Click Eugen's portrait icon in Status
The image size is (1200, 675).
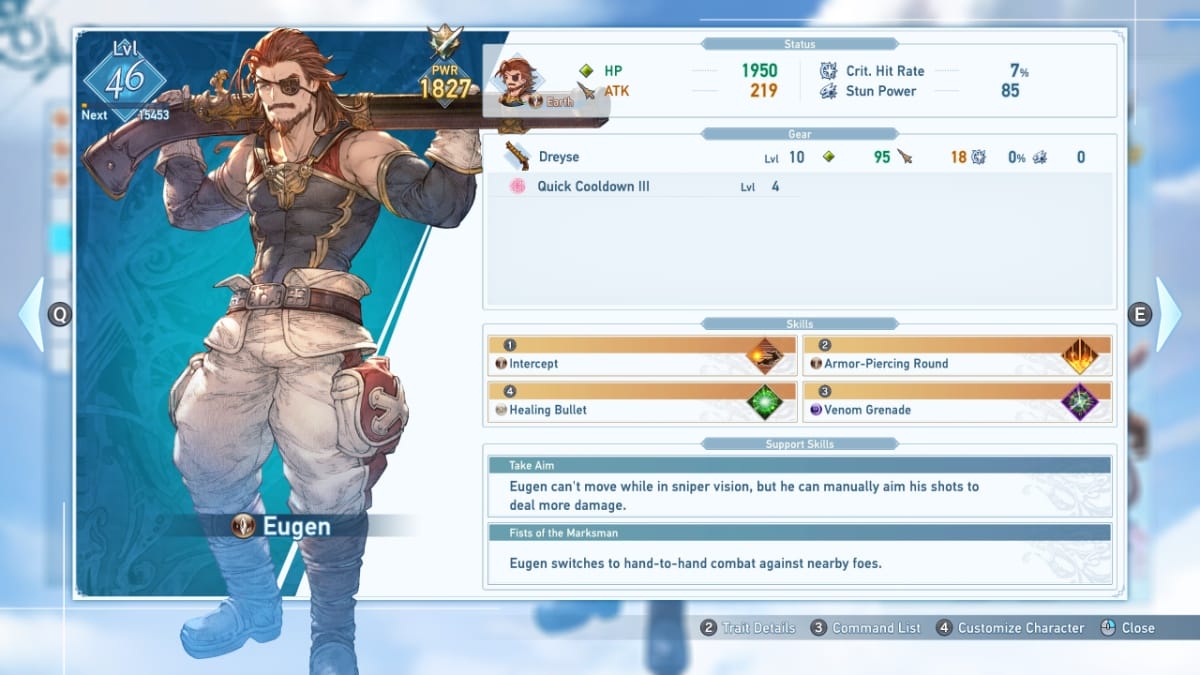pos(517,80)
